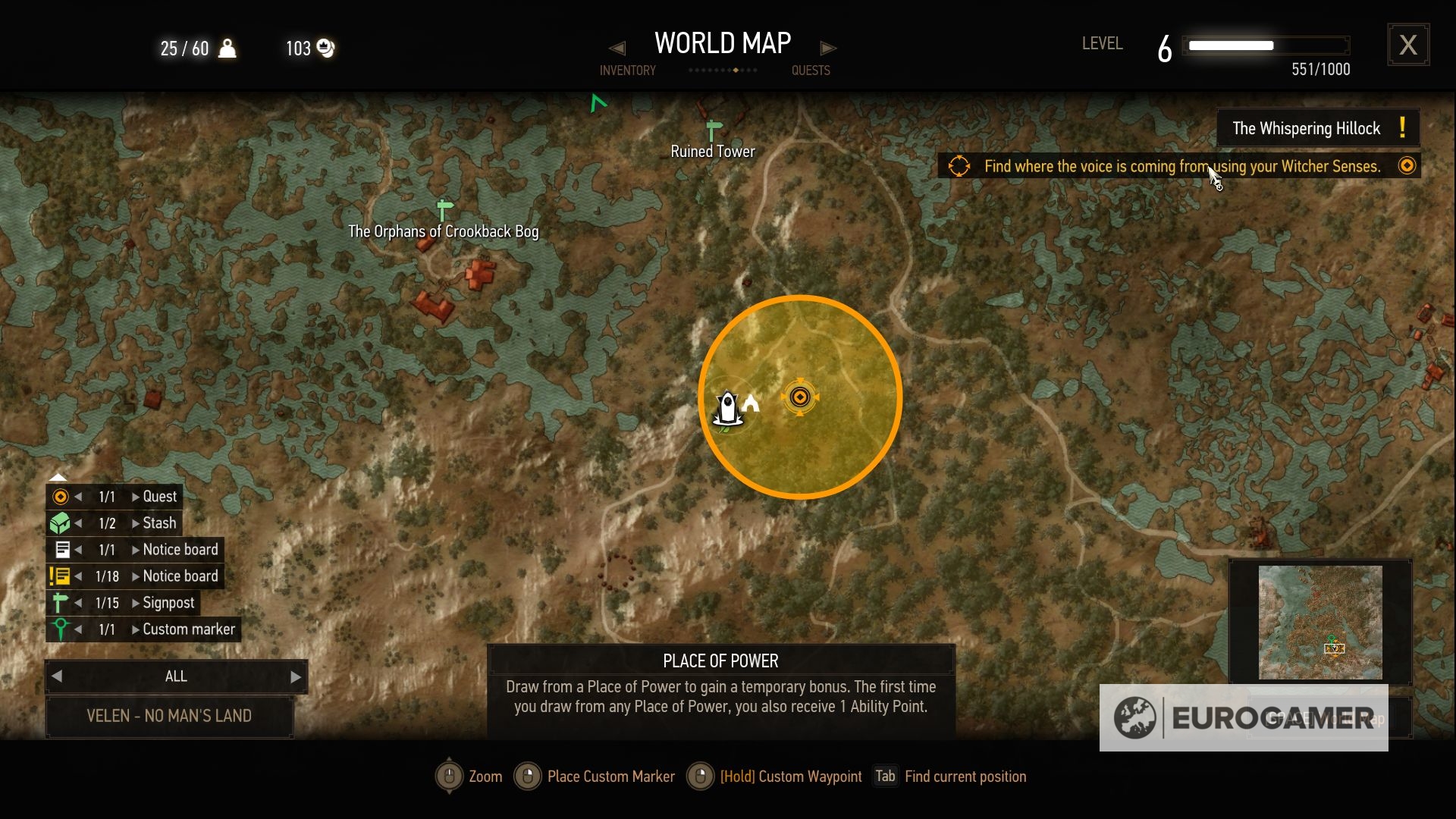The width and height of the screenshot is (1456, 819).
Task: Open the Velen - No Man's Land region button
Action: 169,716
